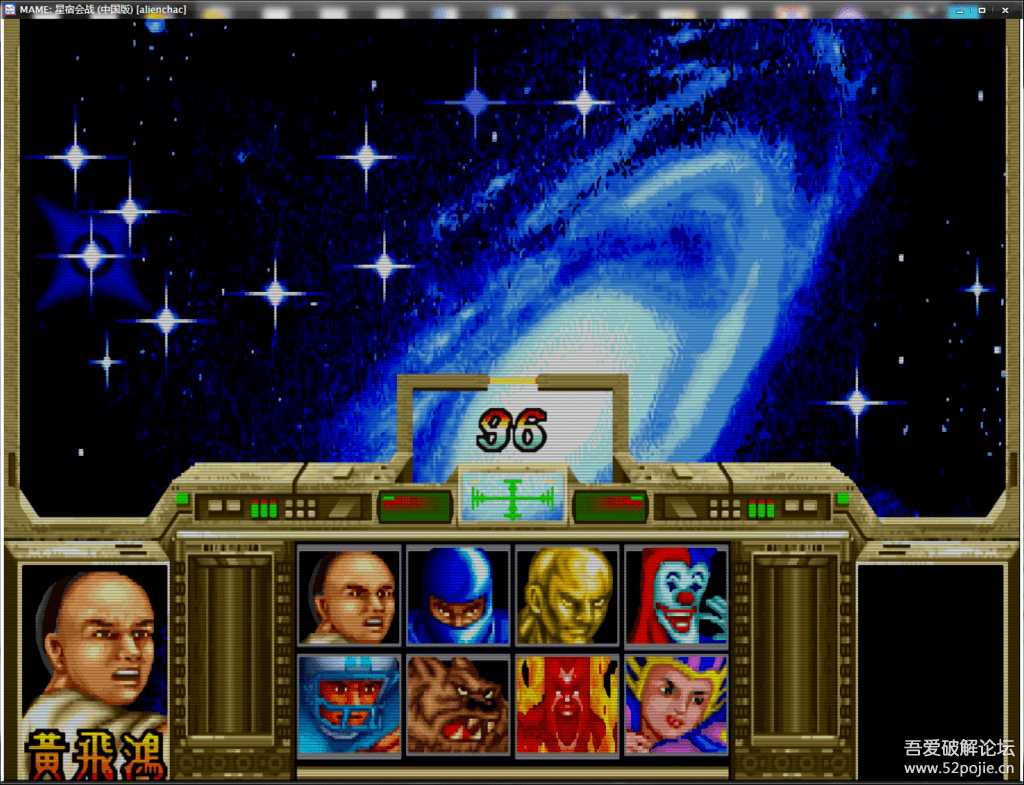Pick the golden-faced fighter portrait

(567, 596)
